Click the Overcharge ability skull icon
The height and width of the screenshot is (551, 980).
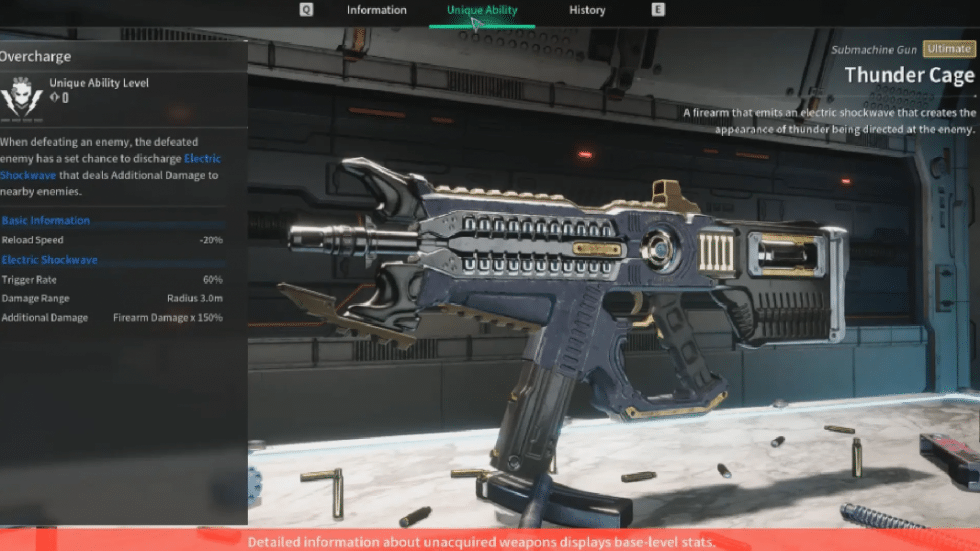[20, 95]
